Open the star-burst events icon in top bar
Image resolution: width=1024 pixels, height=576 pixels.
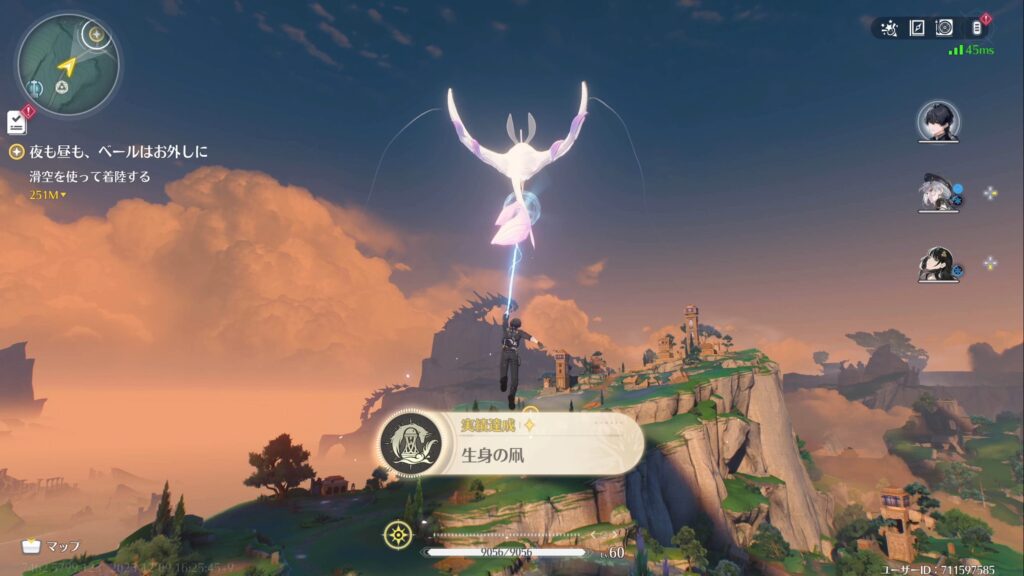(x=889, y=28)
